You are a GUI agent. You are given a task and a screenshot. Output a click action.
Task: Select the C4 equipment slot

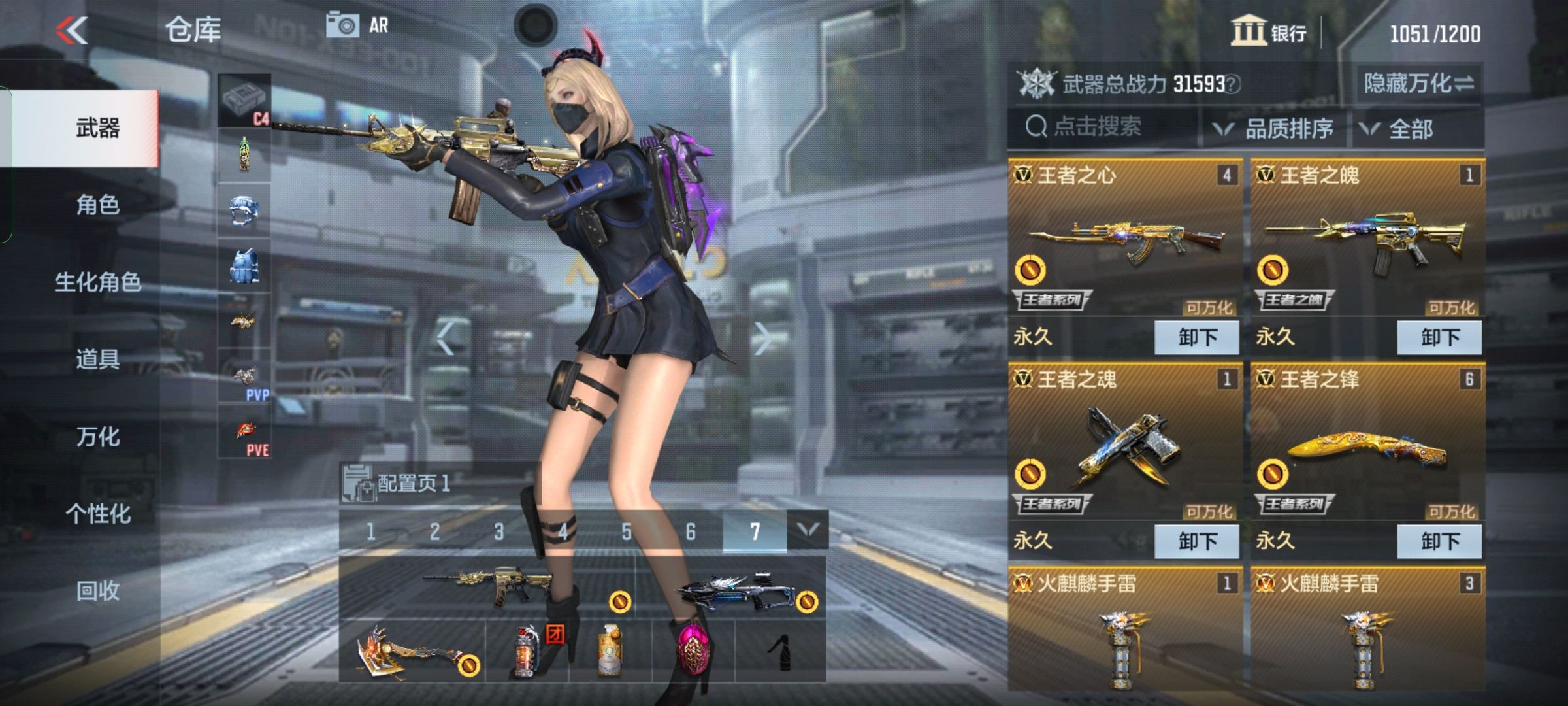244,101
